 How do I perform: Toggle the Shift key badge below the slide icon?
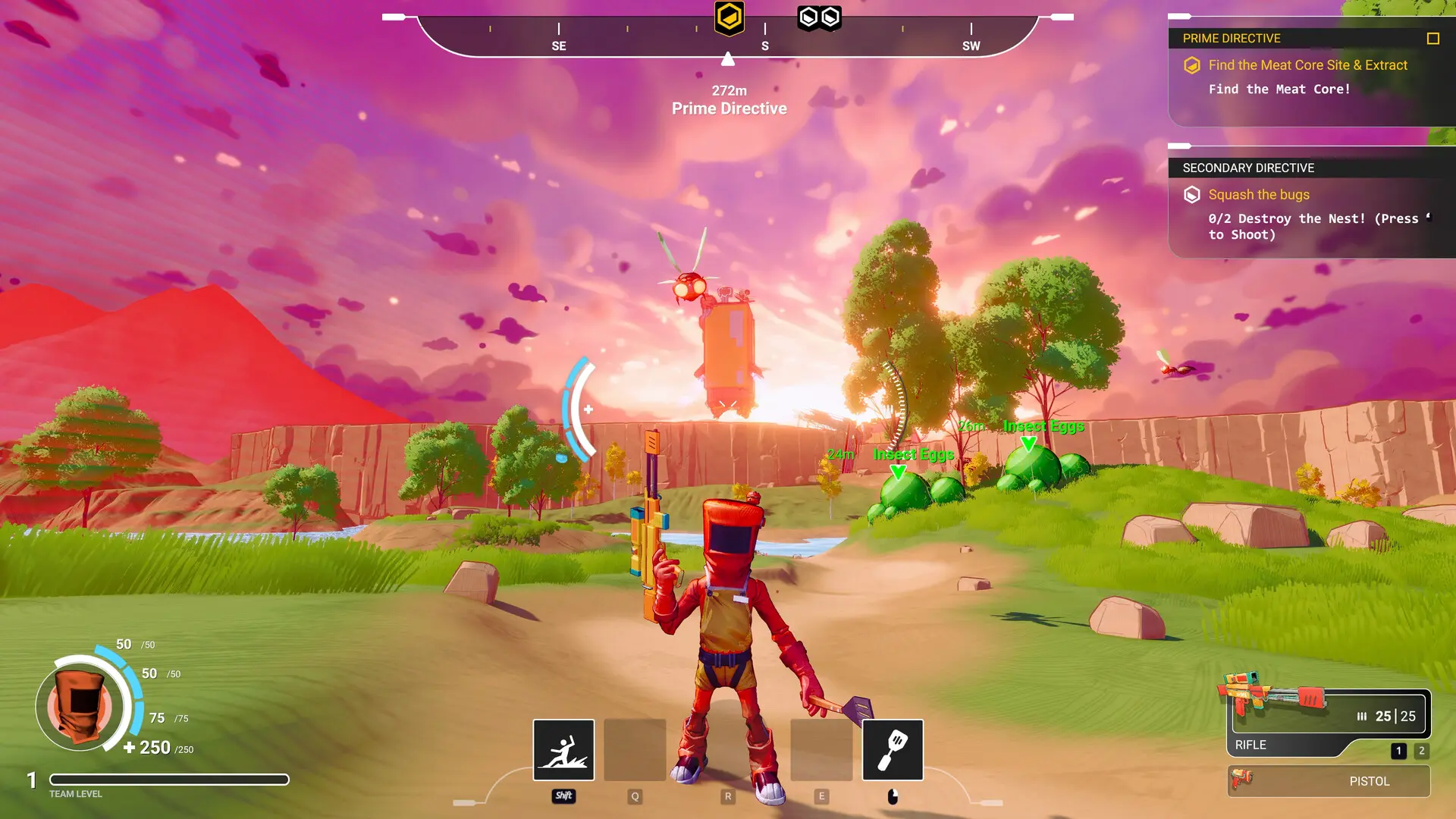click(x=563, y=796)
